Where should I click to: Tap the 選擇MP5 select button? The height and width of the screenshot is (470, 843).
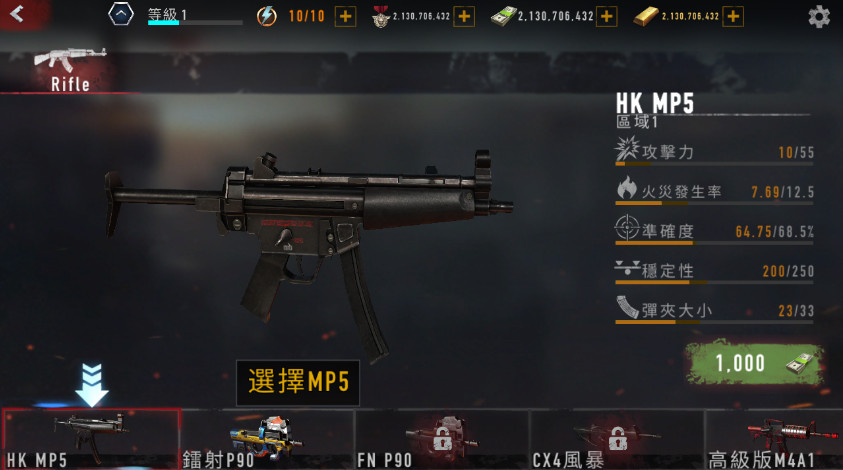click(x=297, y=383)
